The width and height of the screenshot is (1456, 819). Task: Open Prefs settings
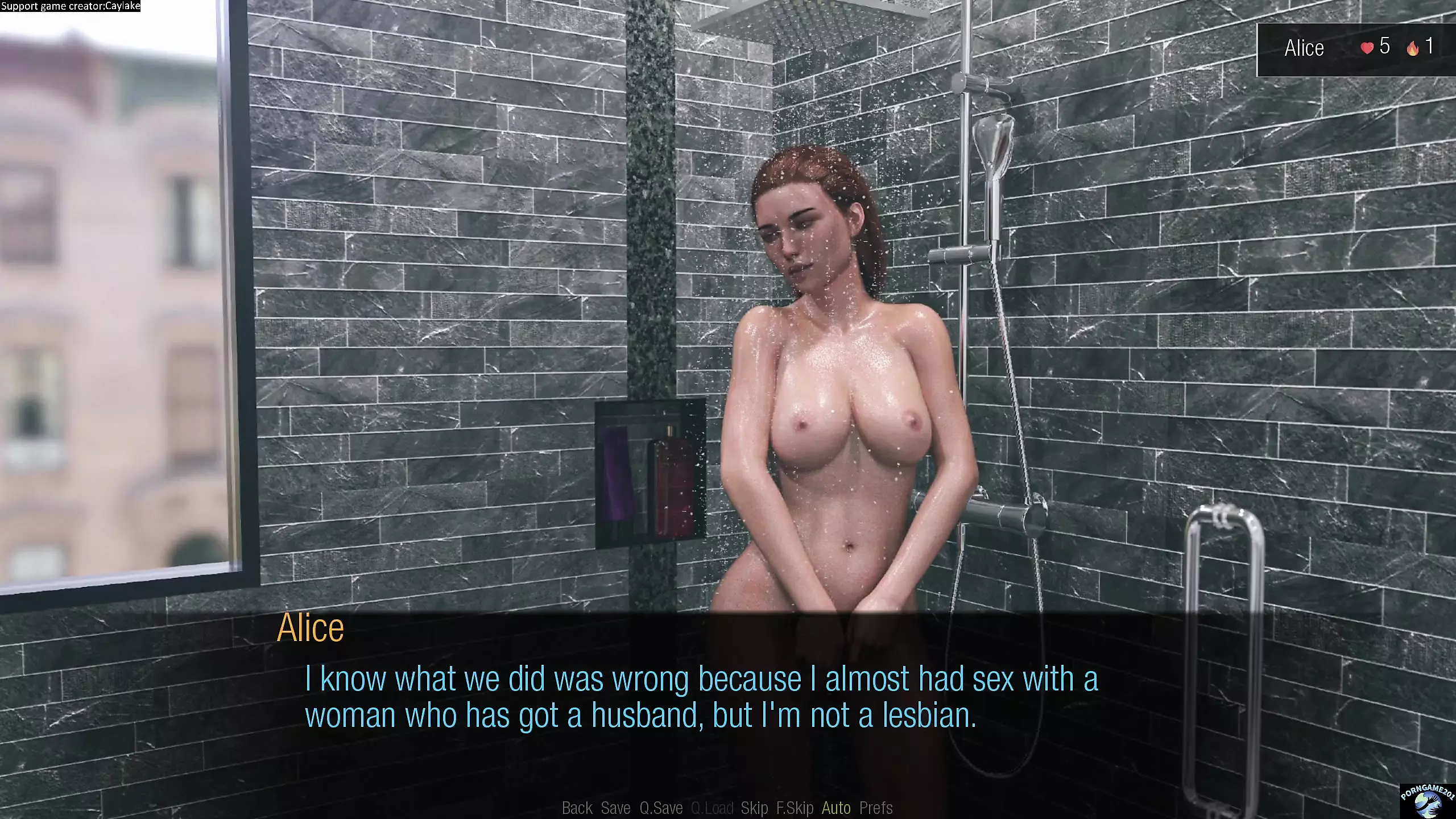tap(876, 808)
